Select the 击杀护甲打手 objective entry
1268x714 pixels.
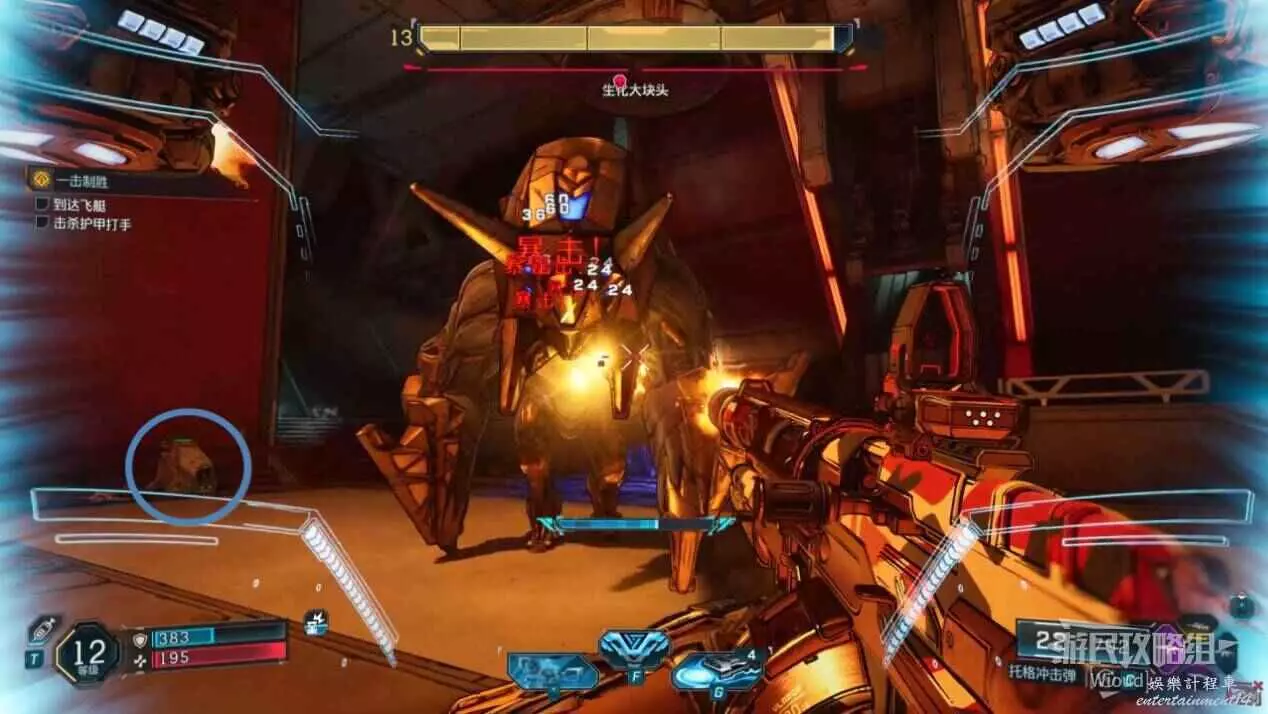coord(91,224)
